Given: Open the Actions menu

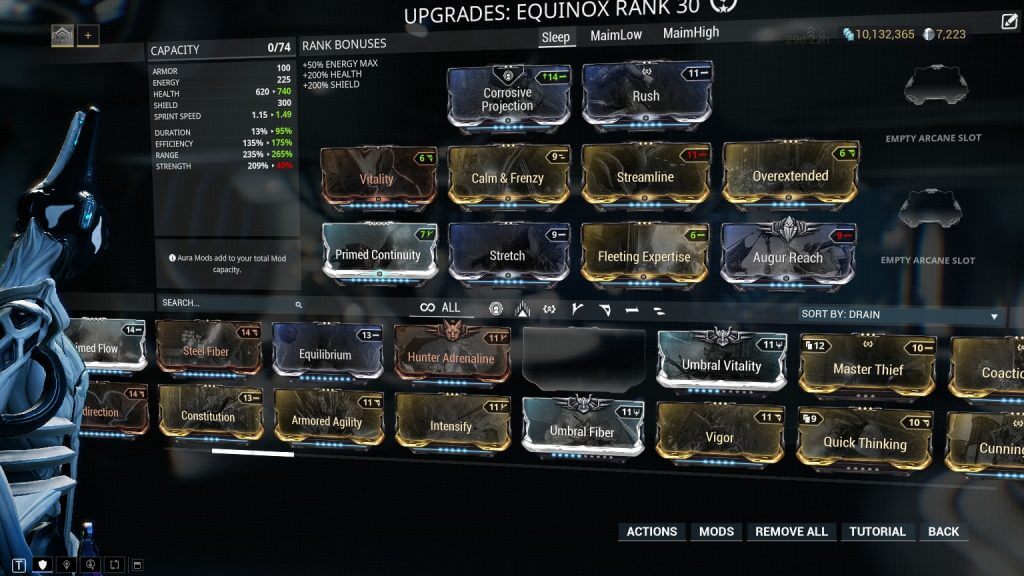Looking at the screenshot, I should pos(651,532).
